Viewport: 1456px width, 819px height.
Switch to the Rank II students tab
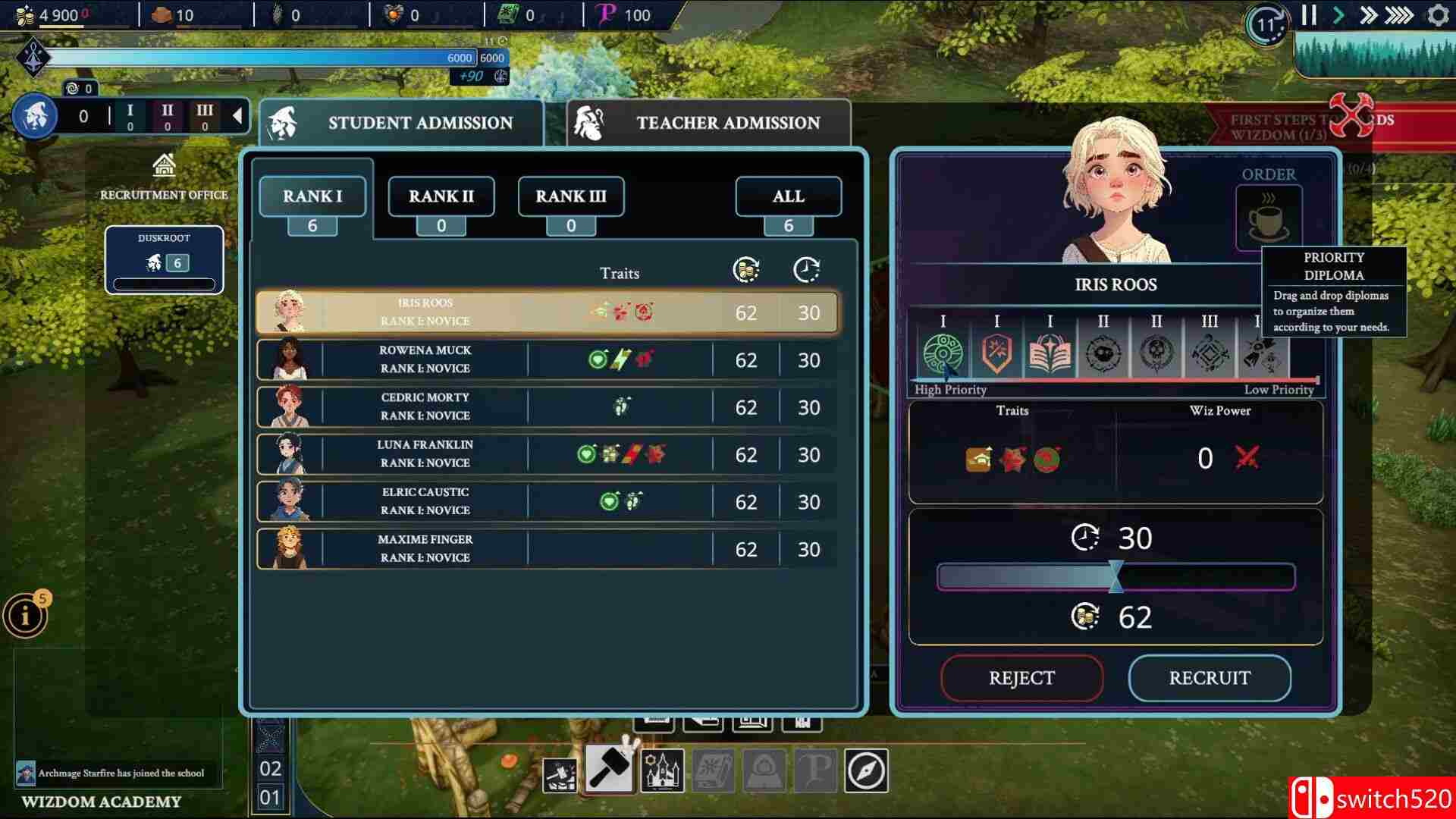tap(441, 196)
